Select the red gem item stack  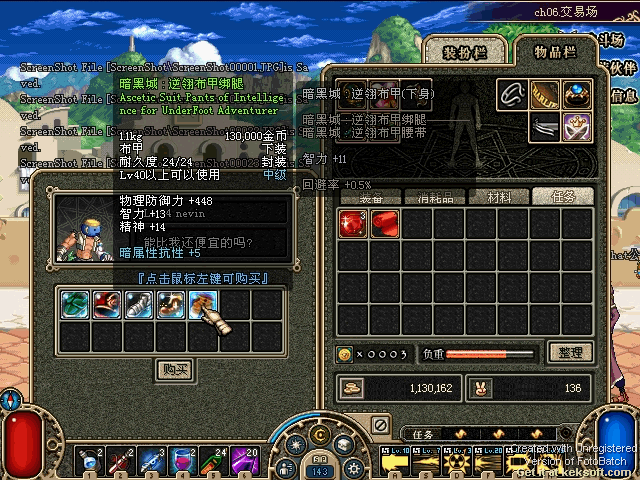[353, 225]
